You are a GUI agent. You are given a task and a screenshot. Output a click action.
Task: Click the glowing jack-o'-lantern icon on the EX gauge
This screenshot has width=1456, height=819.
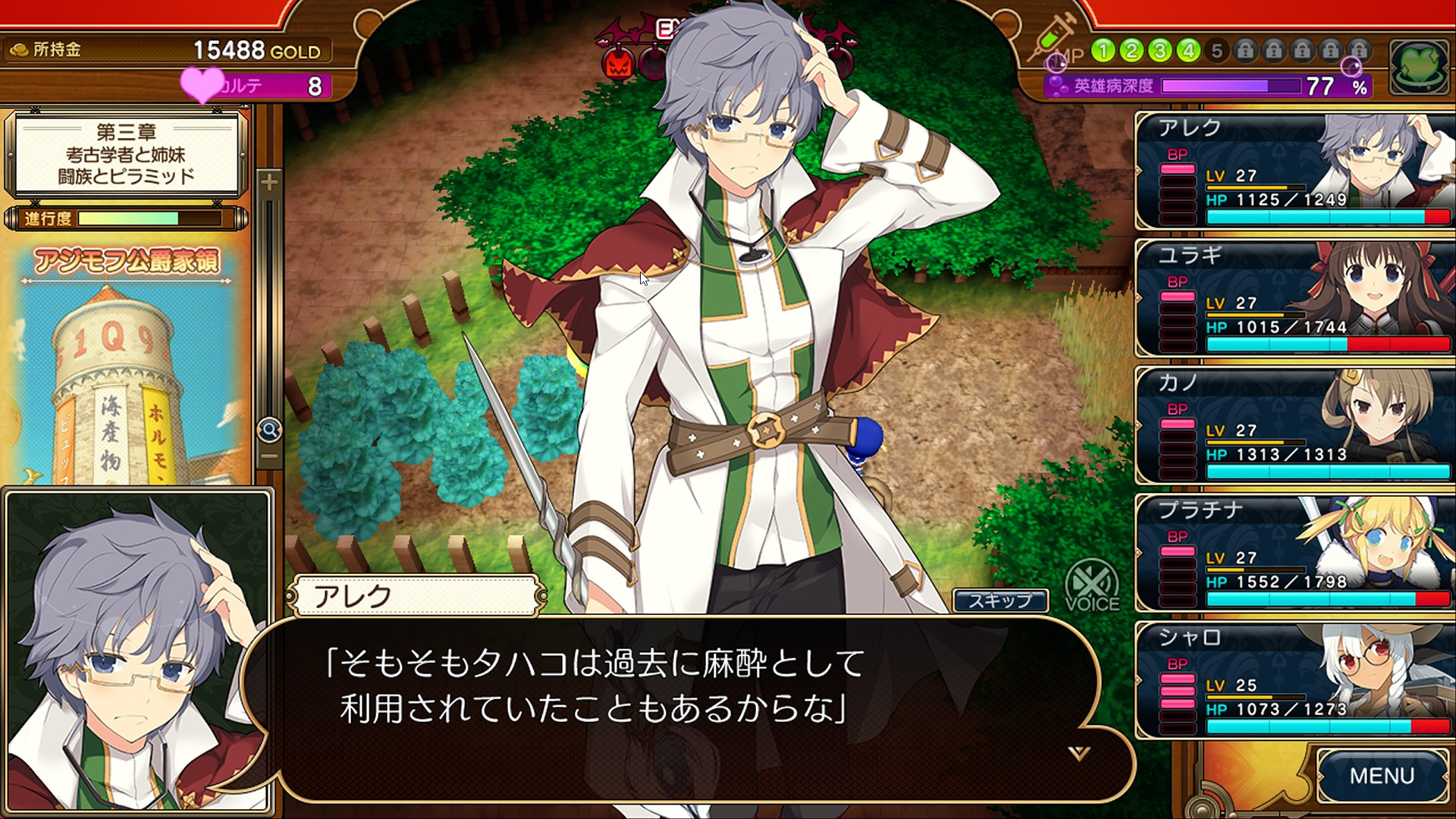tap(617, 64)
